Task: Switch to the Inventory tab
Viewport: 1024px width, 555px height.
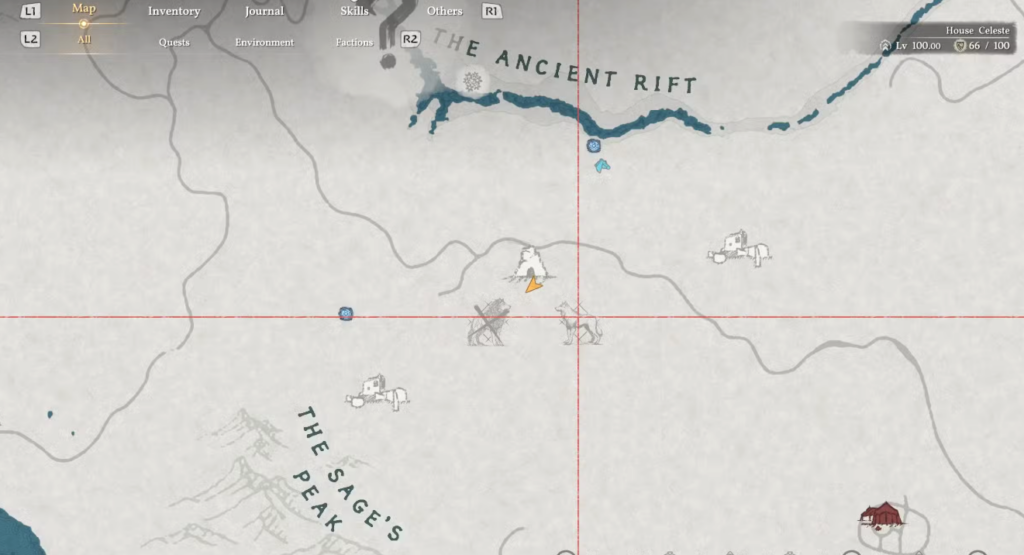Action: (174, 11)
